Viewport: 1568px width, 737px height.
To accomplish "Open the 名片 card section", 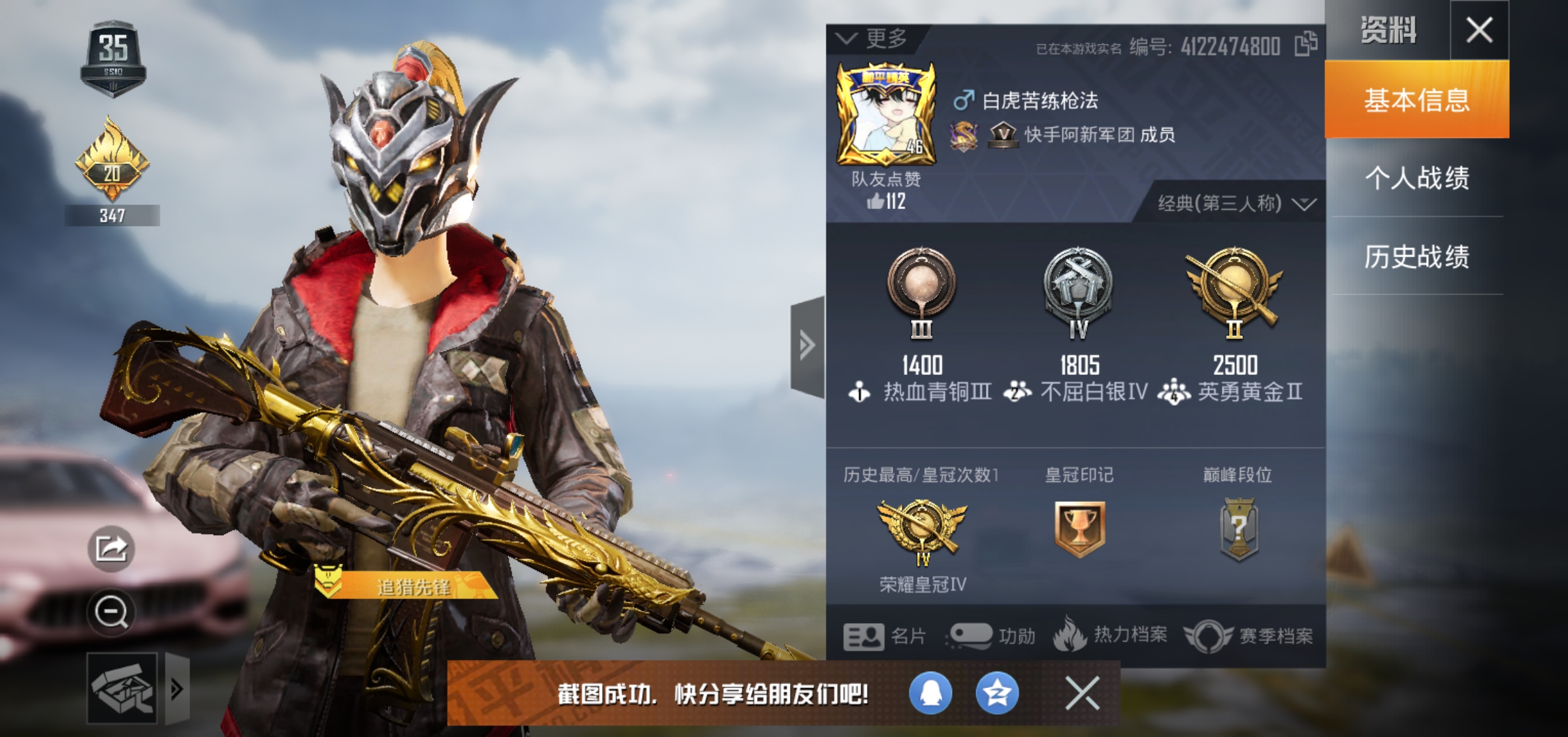I will point(884,636).
